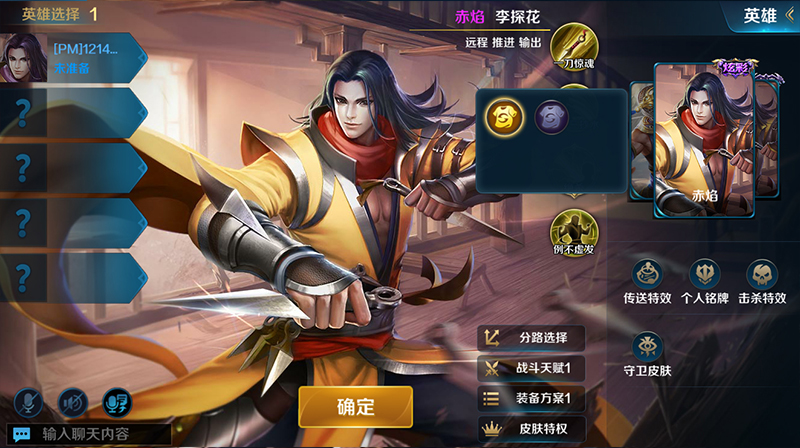The height and width of the screenshot is (448, 800).
Task: Open 击杀特效 kill effect icon
Action: click(x=762, y=274)
